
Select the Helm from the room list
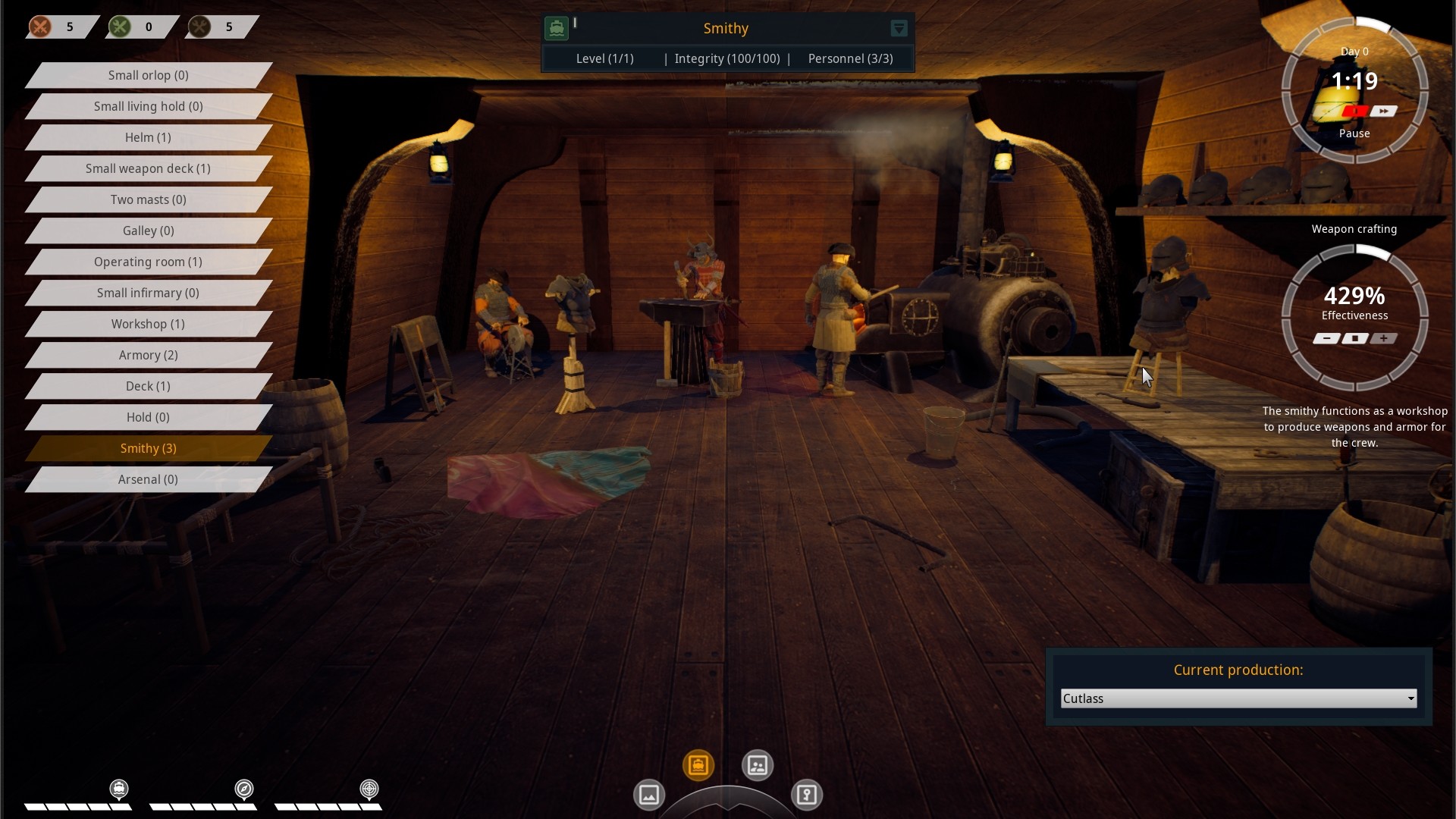pos(148,137)
